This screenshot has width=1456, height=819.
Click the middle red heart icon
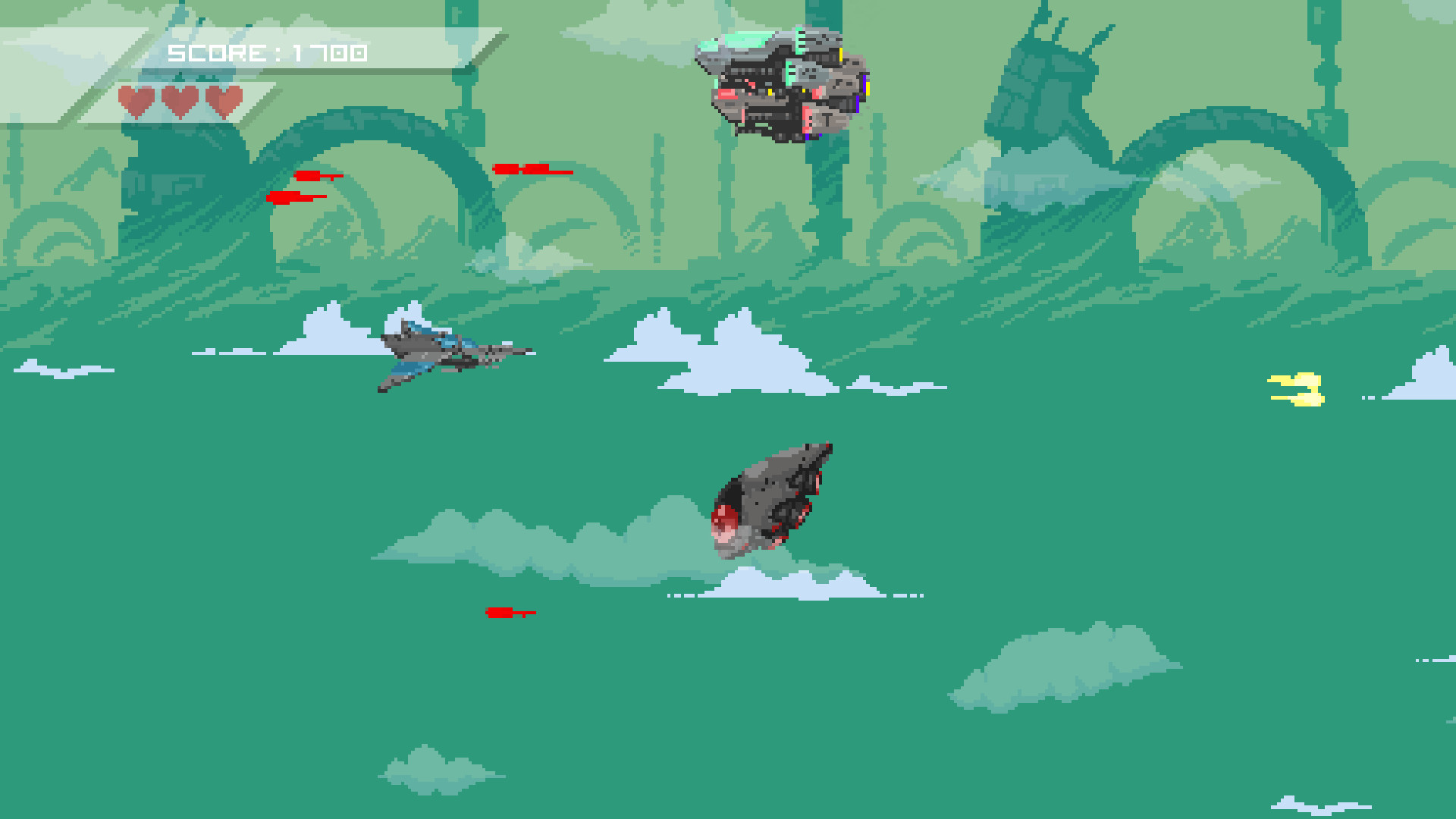(x=180, y=99)
